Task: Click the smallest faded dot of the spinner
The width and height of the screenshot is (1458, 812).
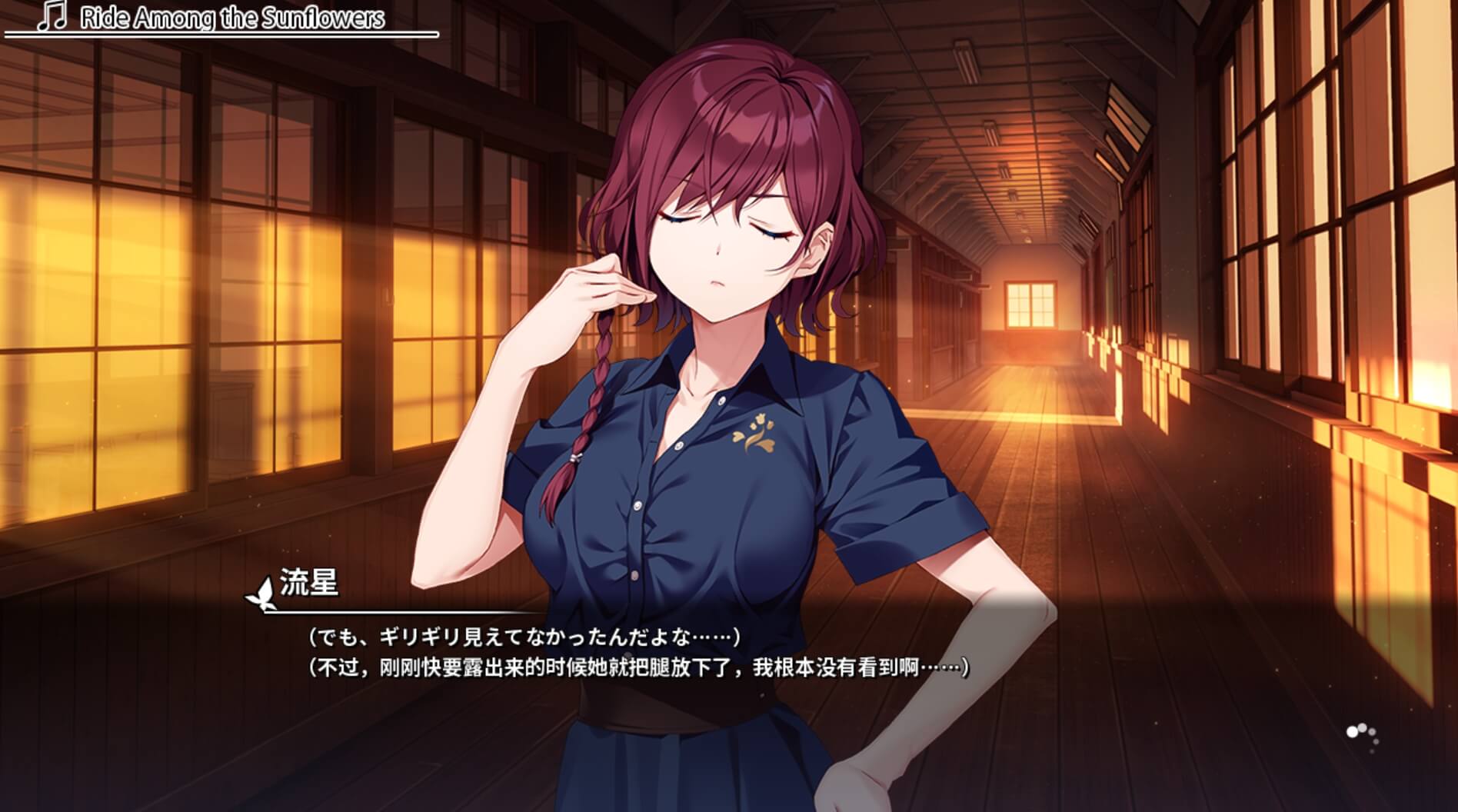Action: [x=1372, y=751]
